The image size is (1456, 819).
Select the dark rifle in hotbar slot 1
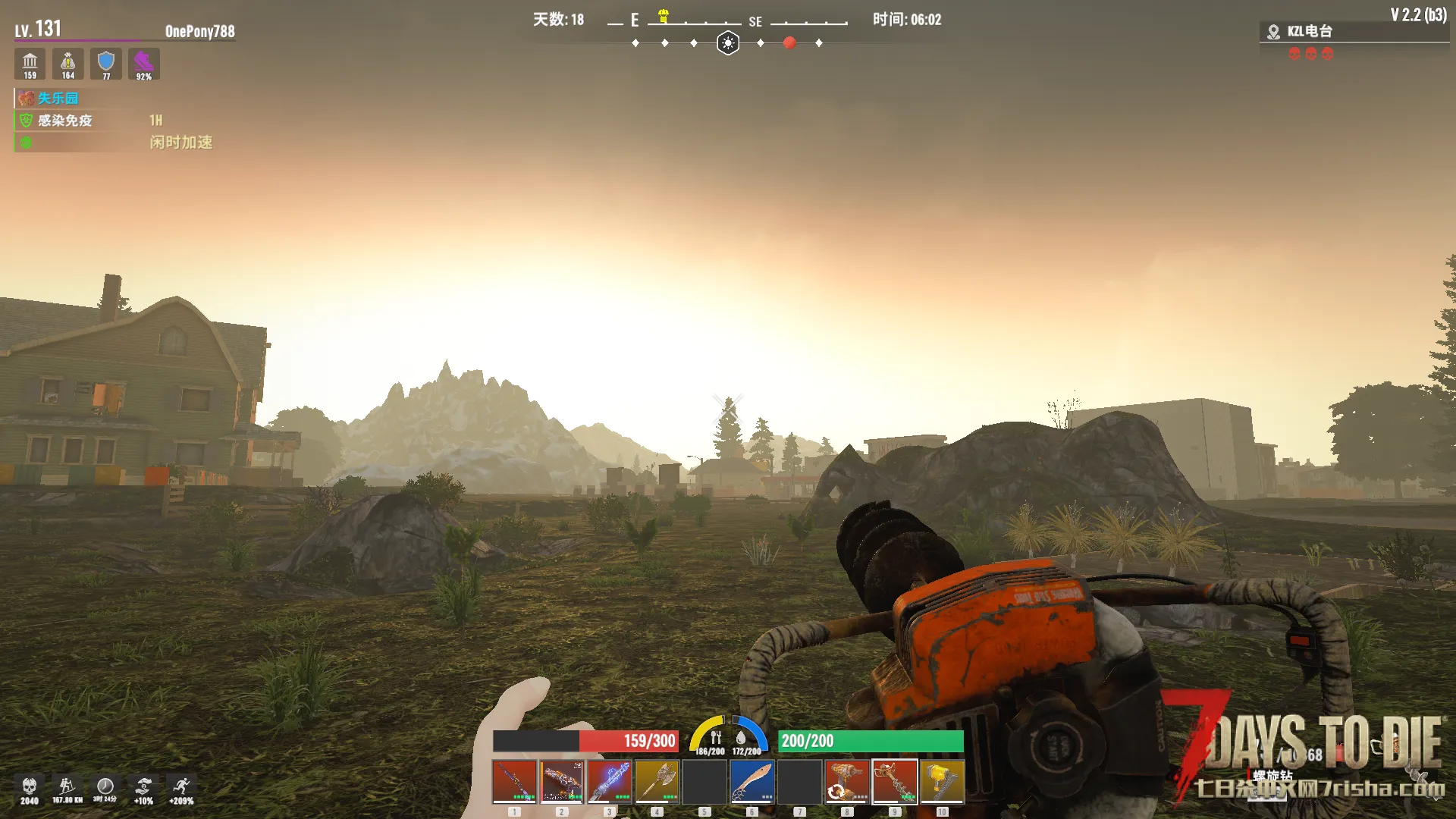click(x=514, y=781)
